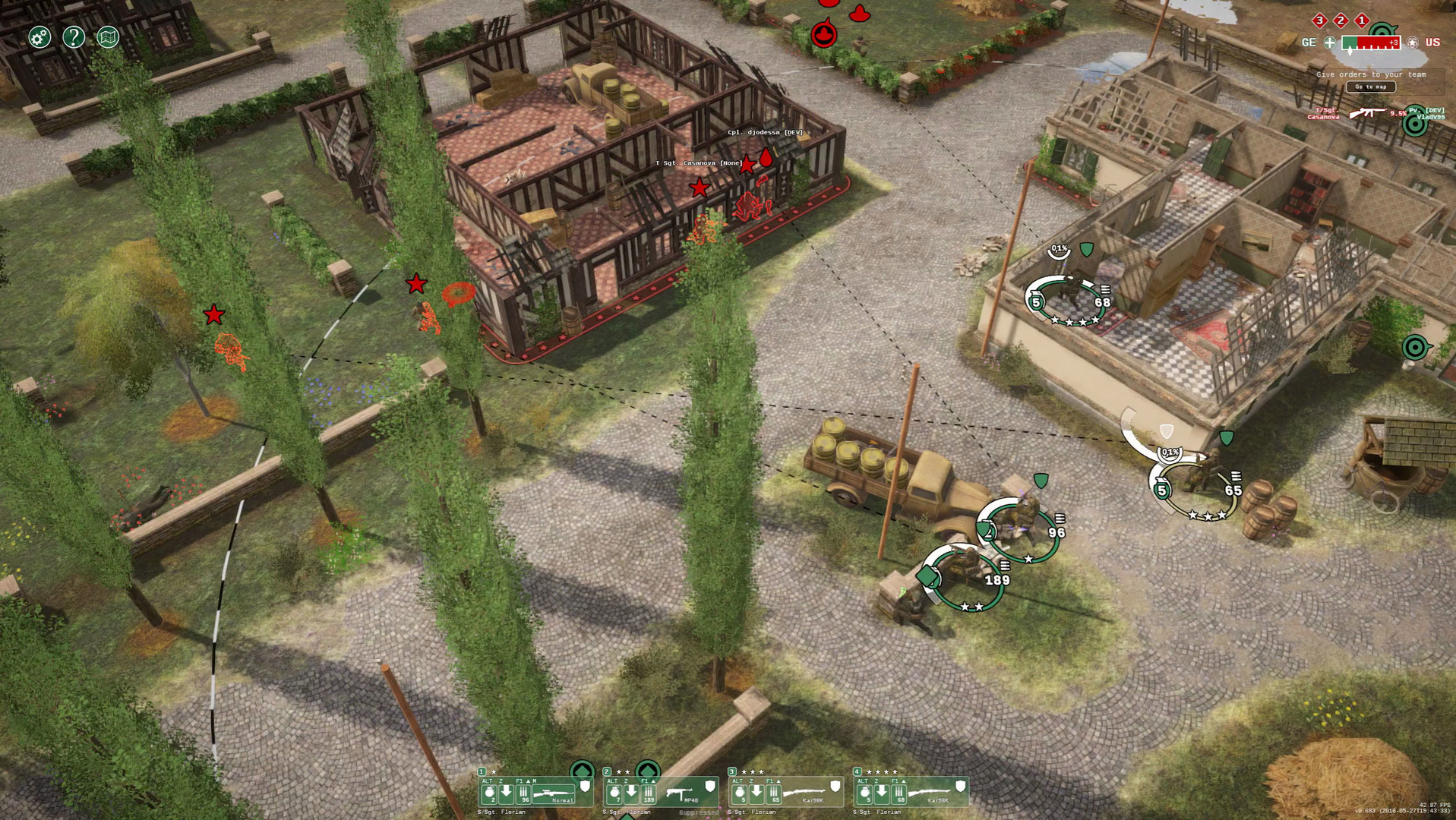This screenshot has height=820, width=1456.
Task: Select the Kar98K rifle icon in squad 3 panel
Action: tap(807, 794)
